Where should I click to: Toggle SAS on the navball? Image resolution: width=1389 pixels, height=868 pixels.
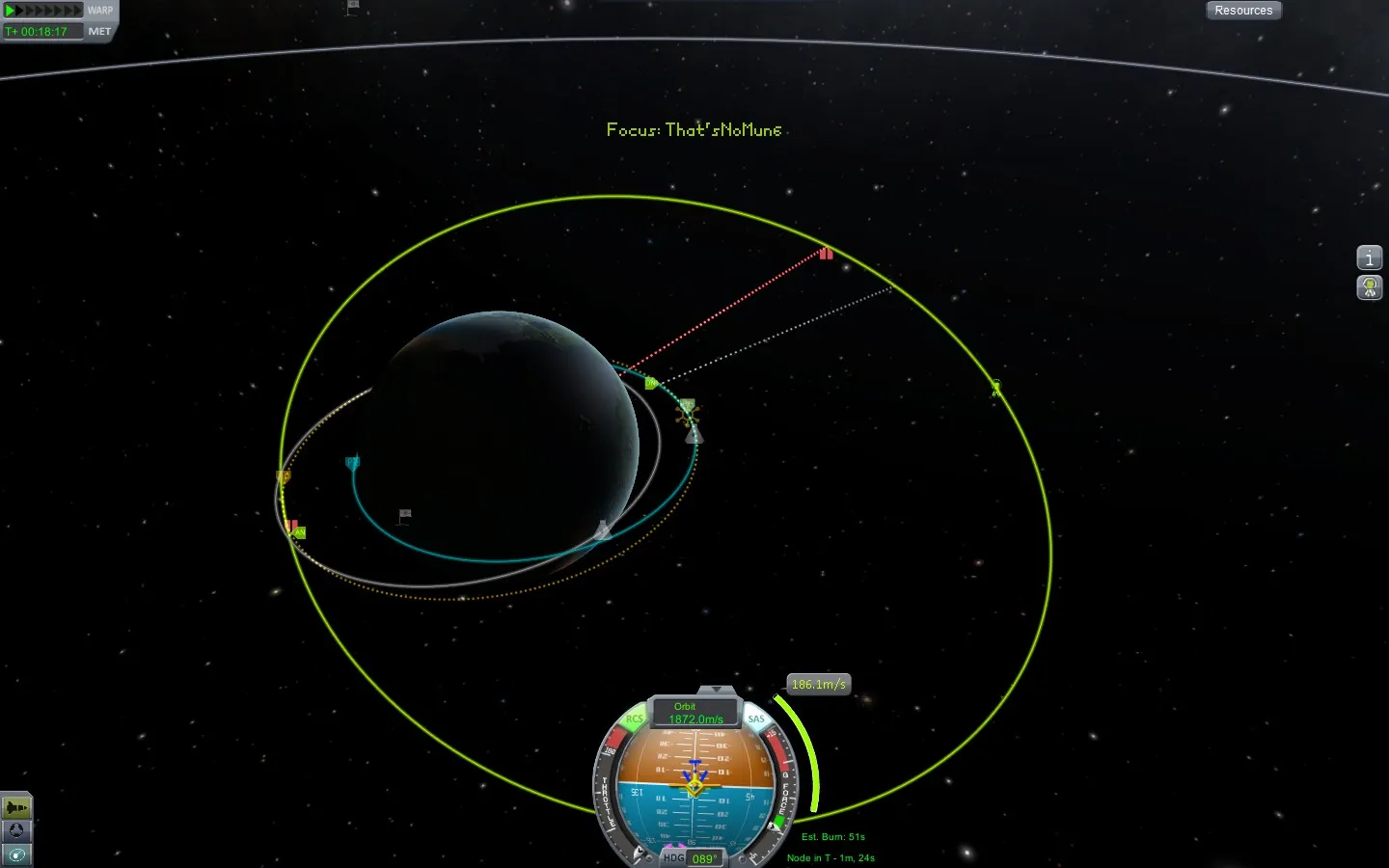point(755,718)
